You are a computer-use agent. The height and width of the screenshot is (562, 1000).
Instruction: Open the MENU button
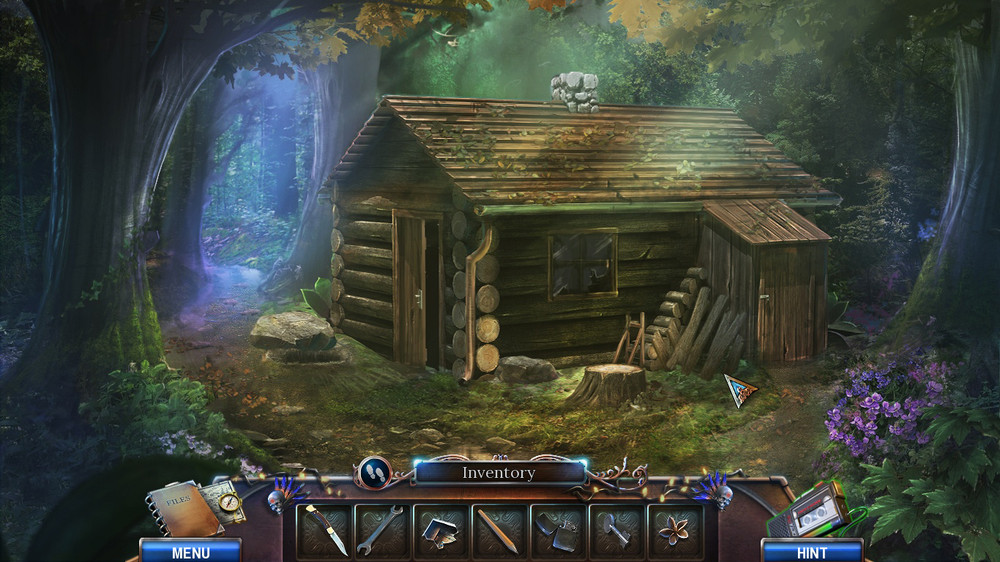pyautogui.click(x=190, y=551)
